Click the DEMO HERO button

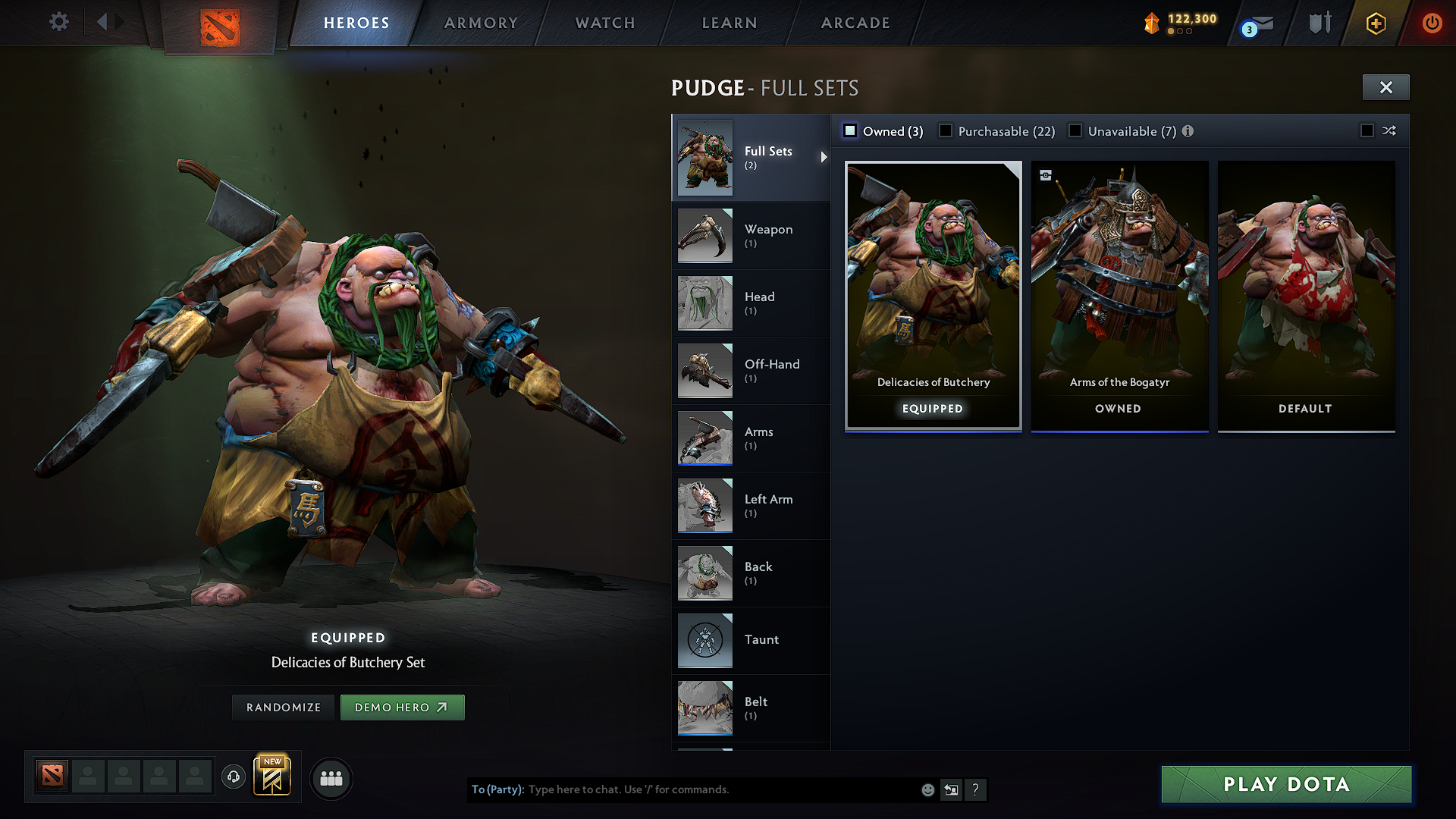point(403,707)
